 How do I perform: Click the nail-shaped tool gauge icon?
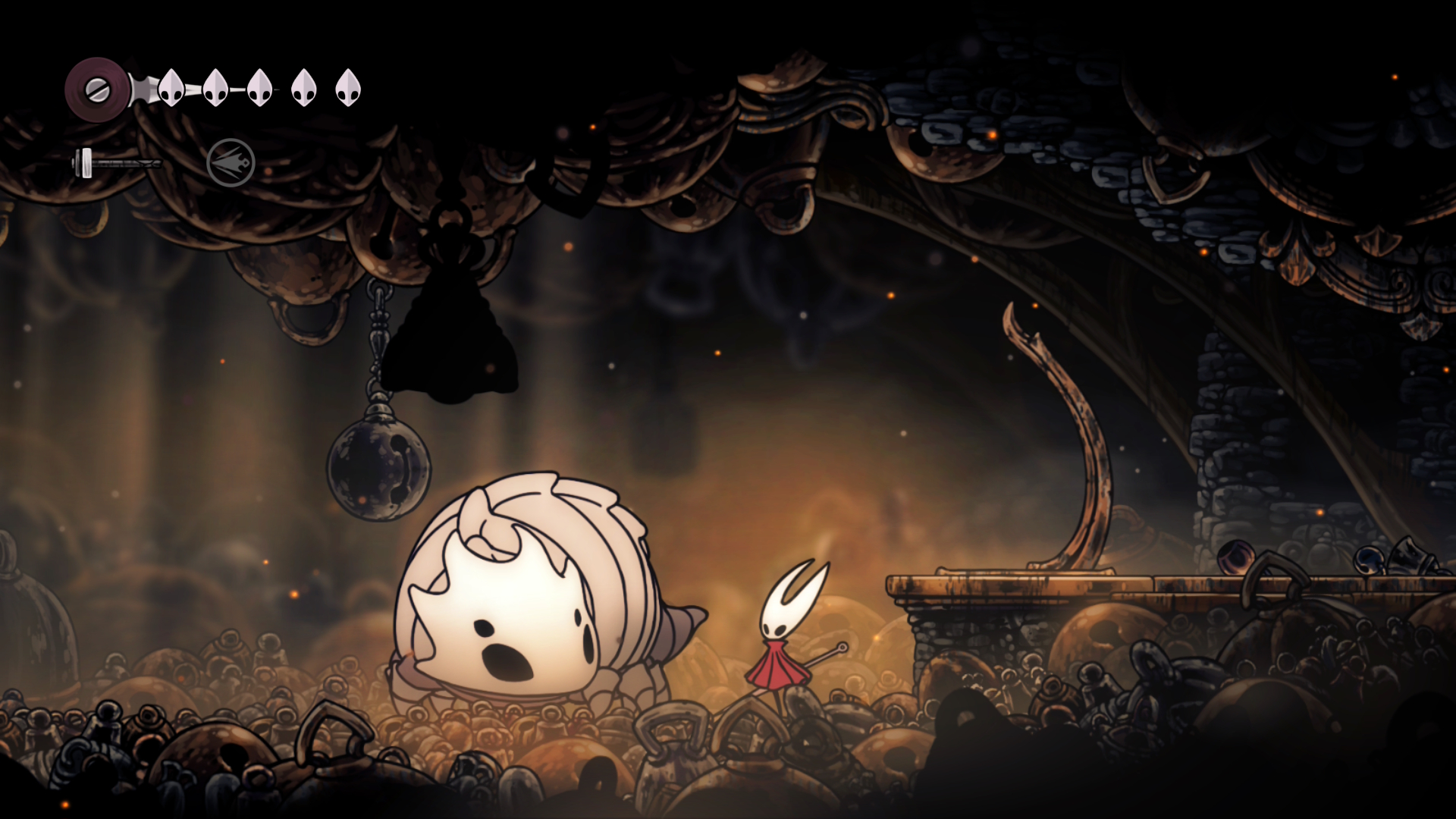115,162
